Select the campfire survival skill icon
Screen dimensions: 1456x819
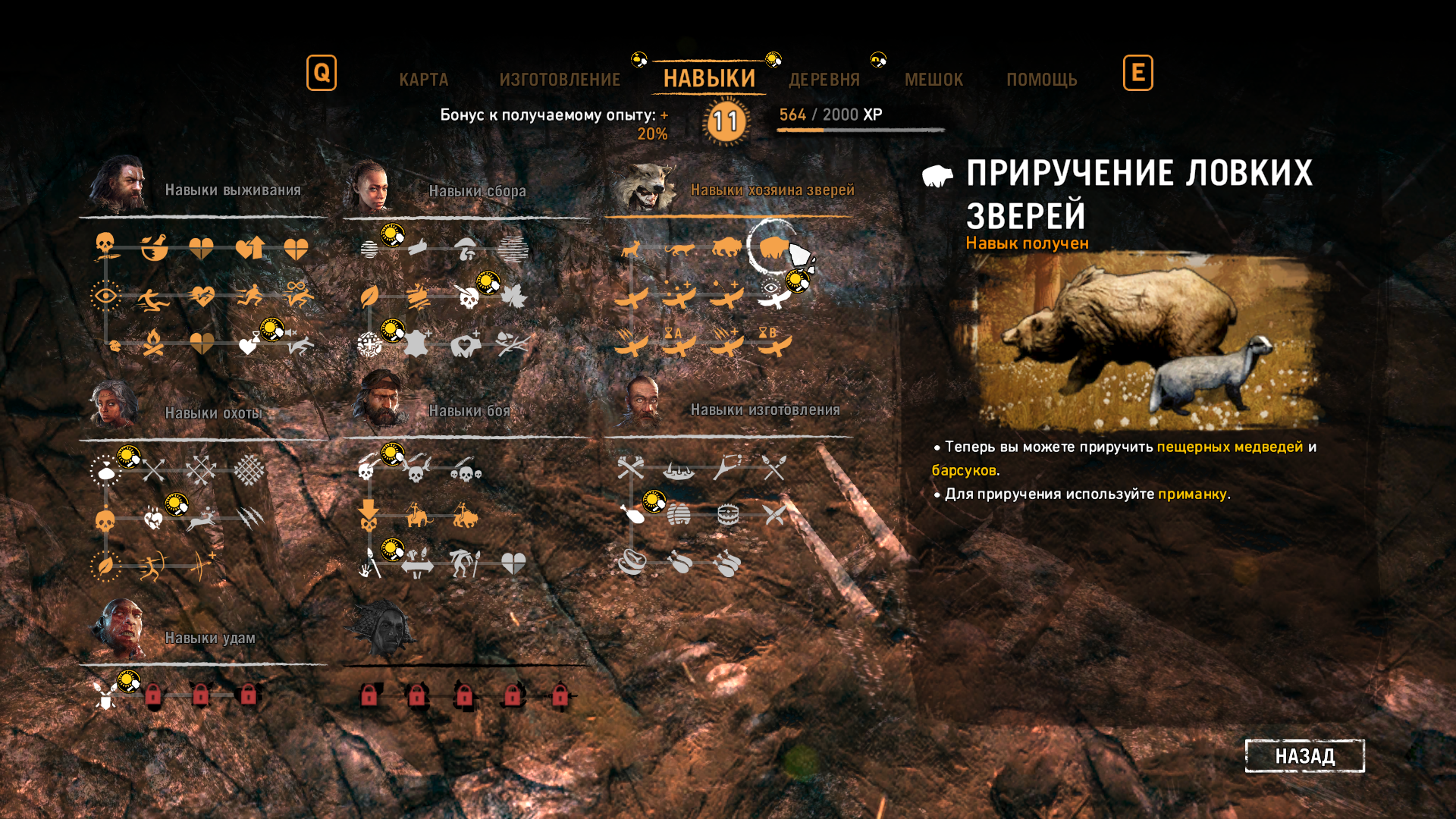pos(154,344)
